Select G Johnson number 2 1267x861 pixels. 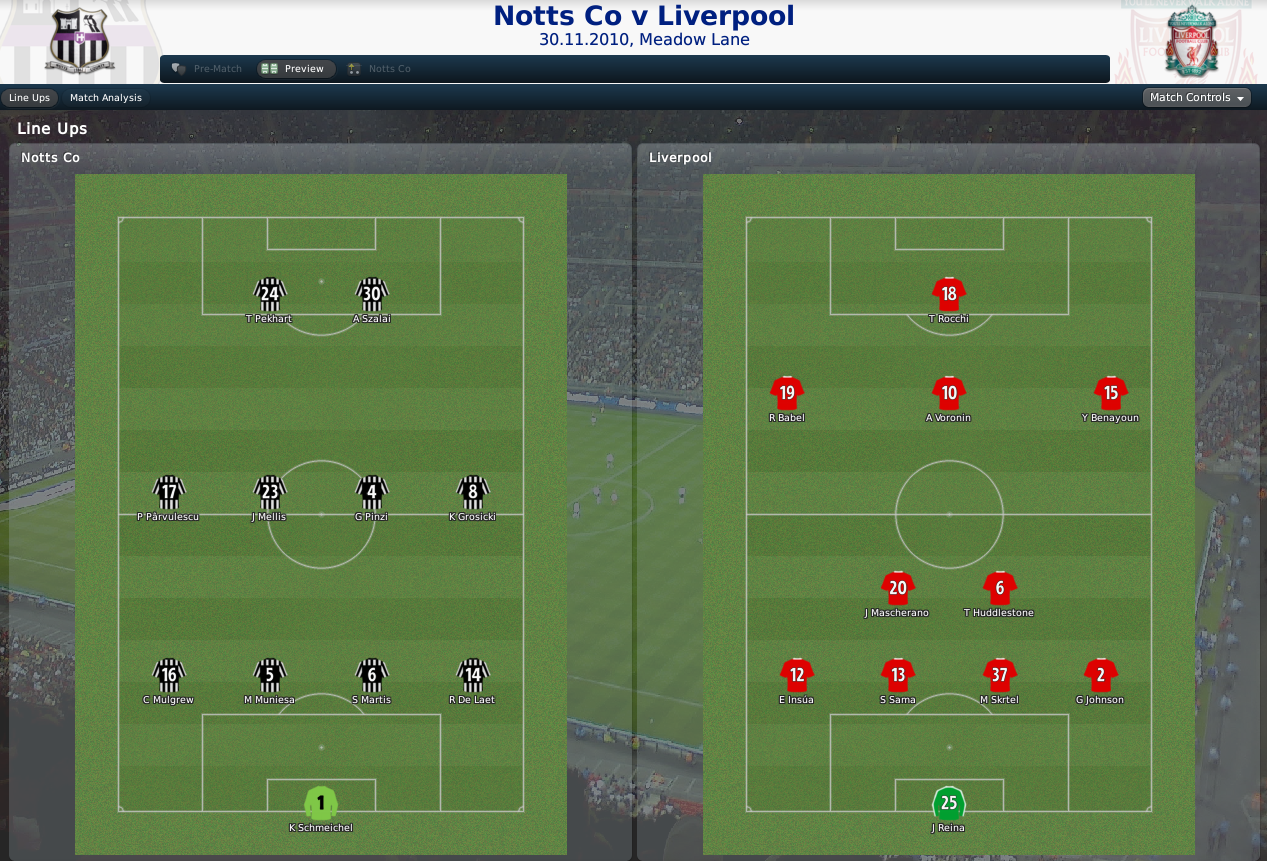point(1100,674)
